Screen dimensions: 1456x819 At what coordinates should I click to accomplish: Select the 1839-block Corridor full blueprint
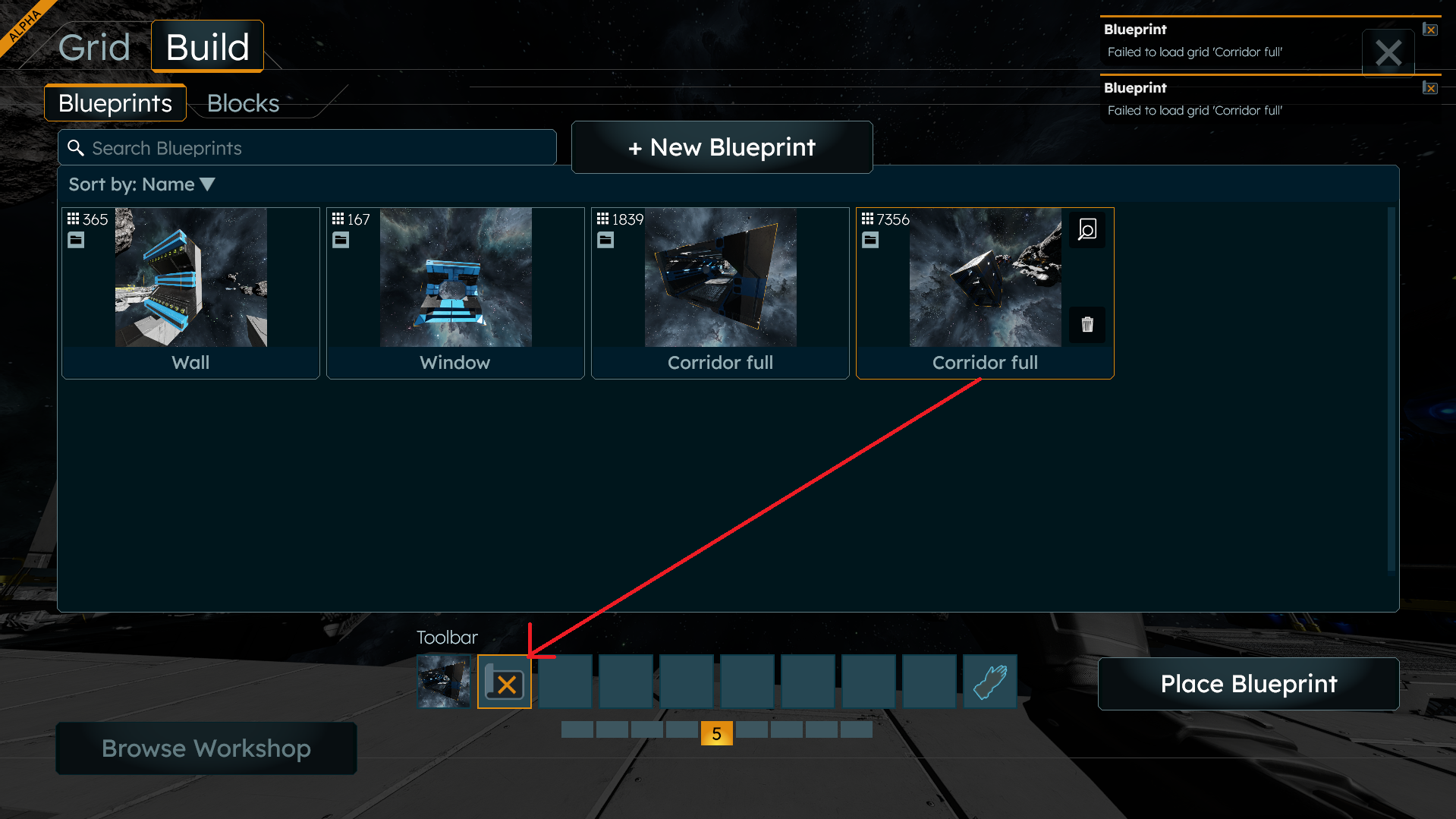coord(720,292)
